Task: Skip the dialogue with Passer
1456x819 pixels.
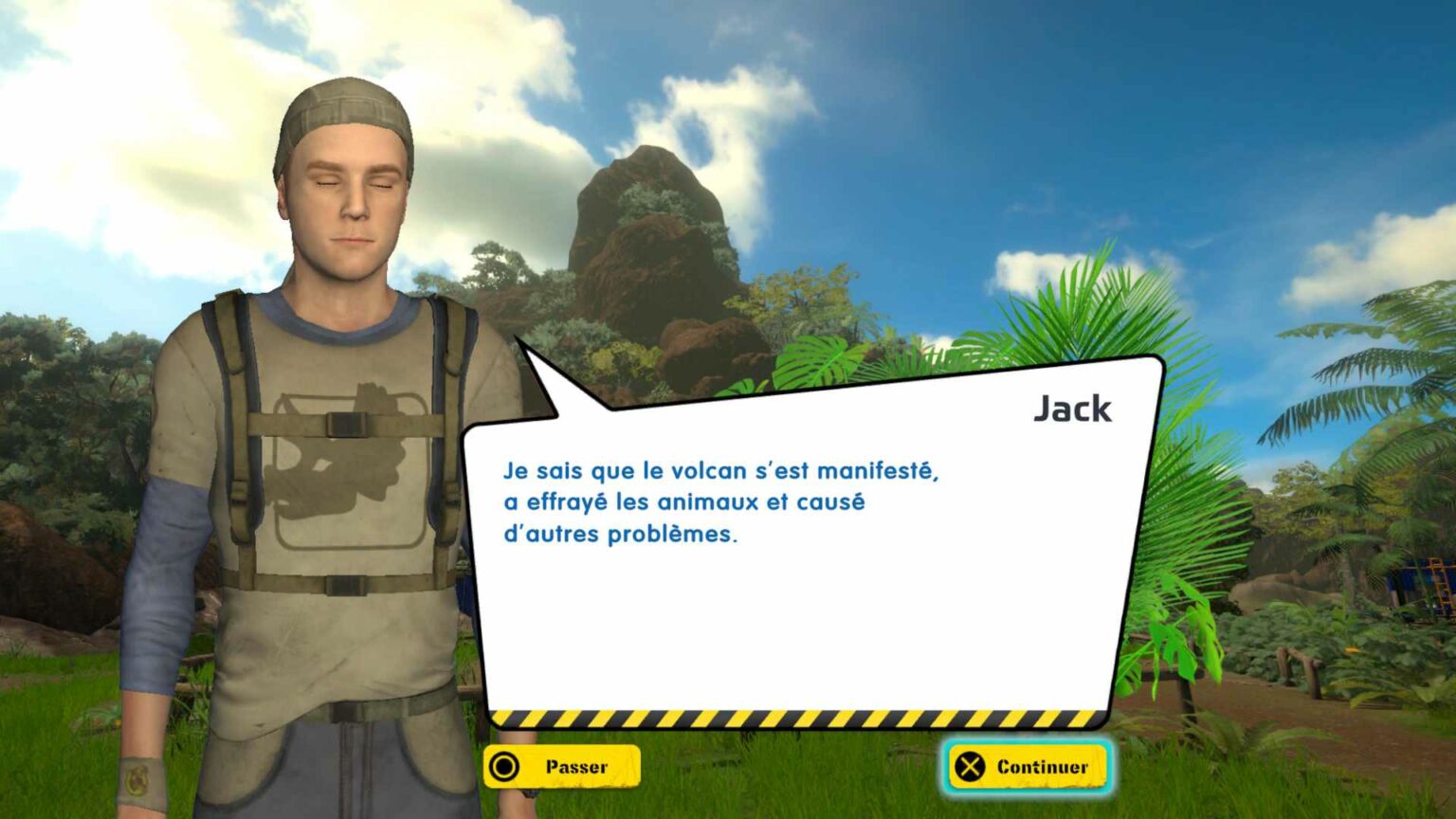Action: [561, 767]
